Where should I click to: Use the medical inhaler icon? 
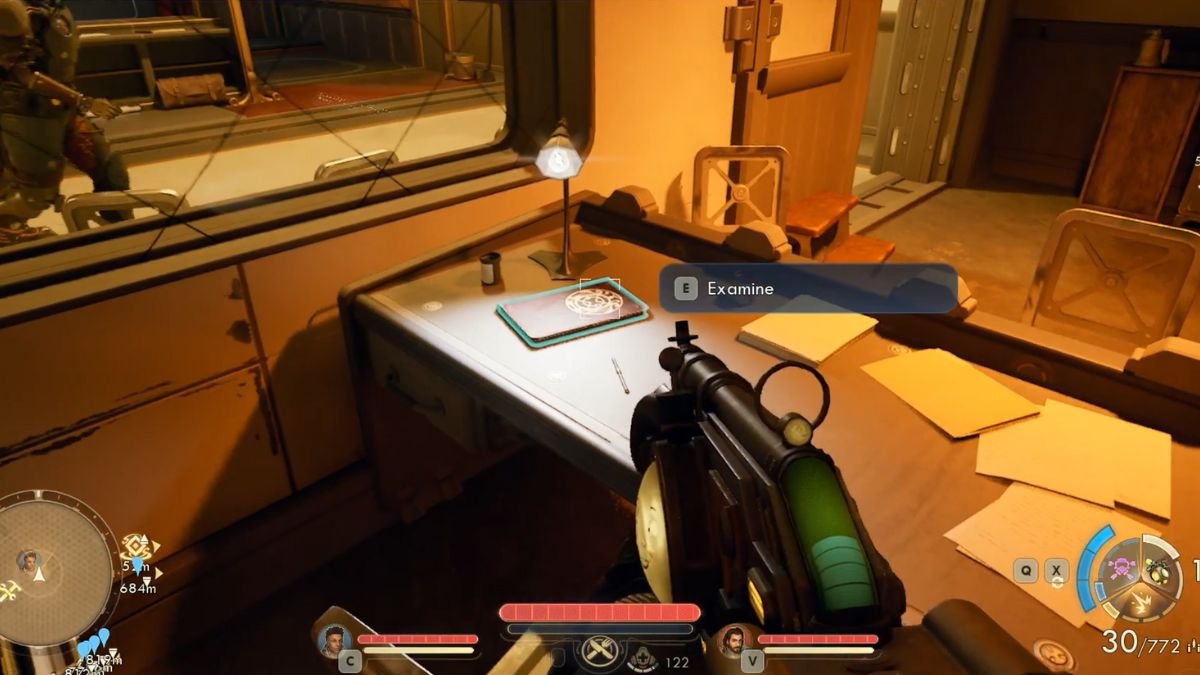point(640,660)
